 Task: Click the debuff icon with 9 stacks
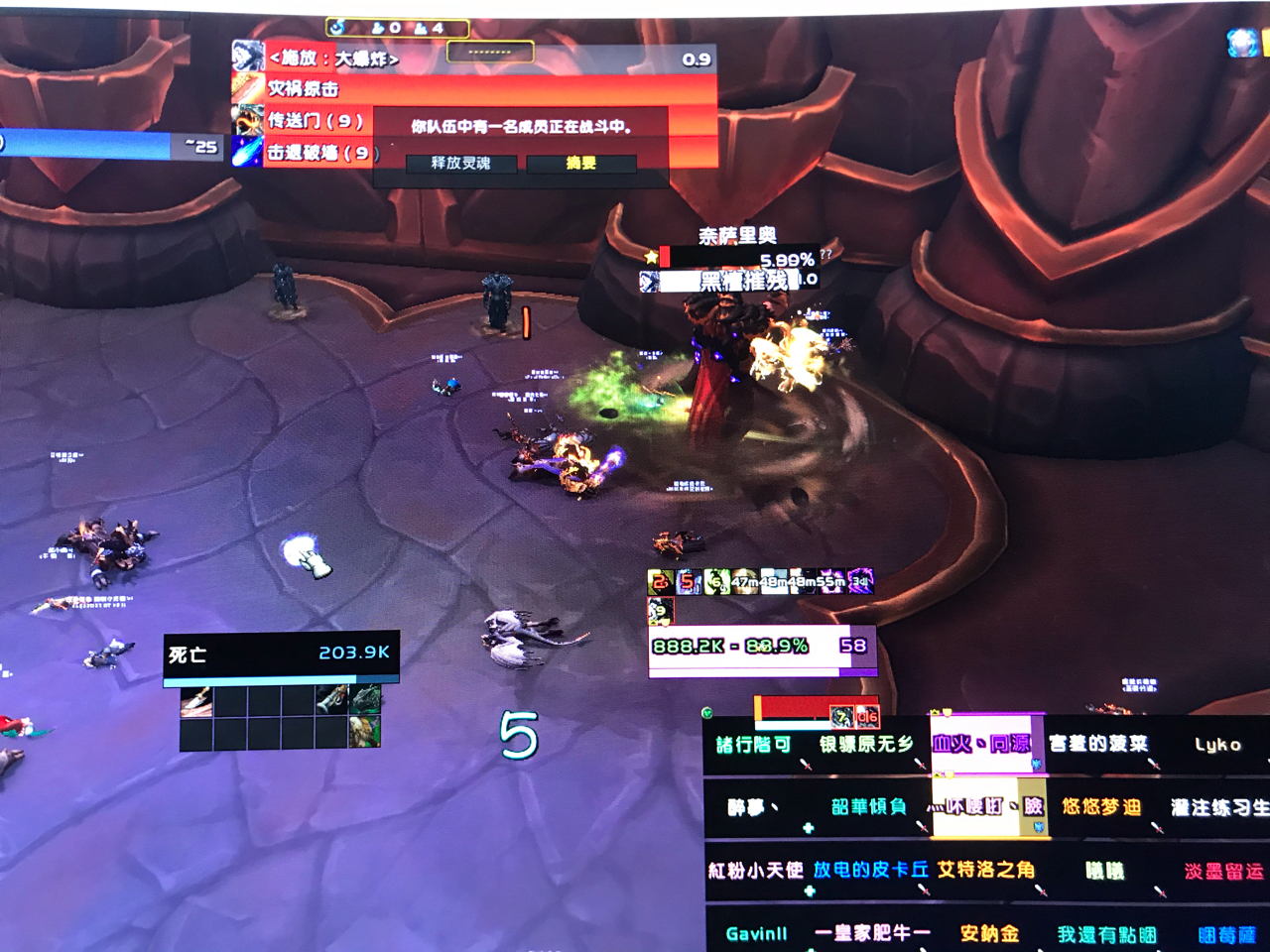(x=661, y=611)
